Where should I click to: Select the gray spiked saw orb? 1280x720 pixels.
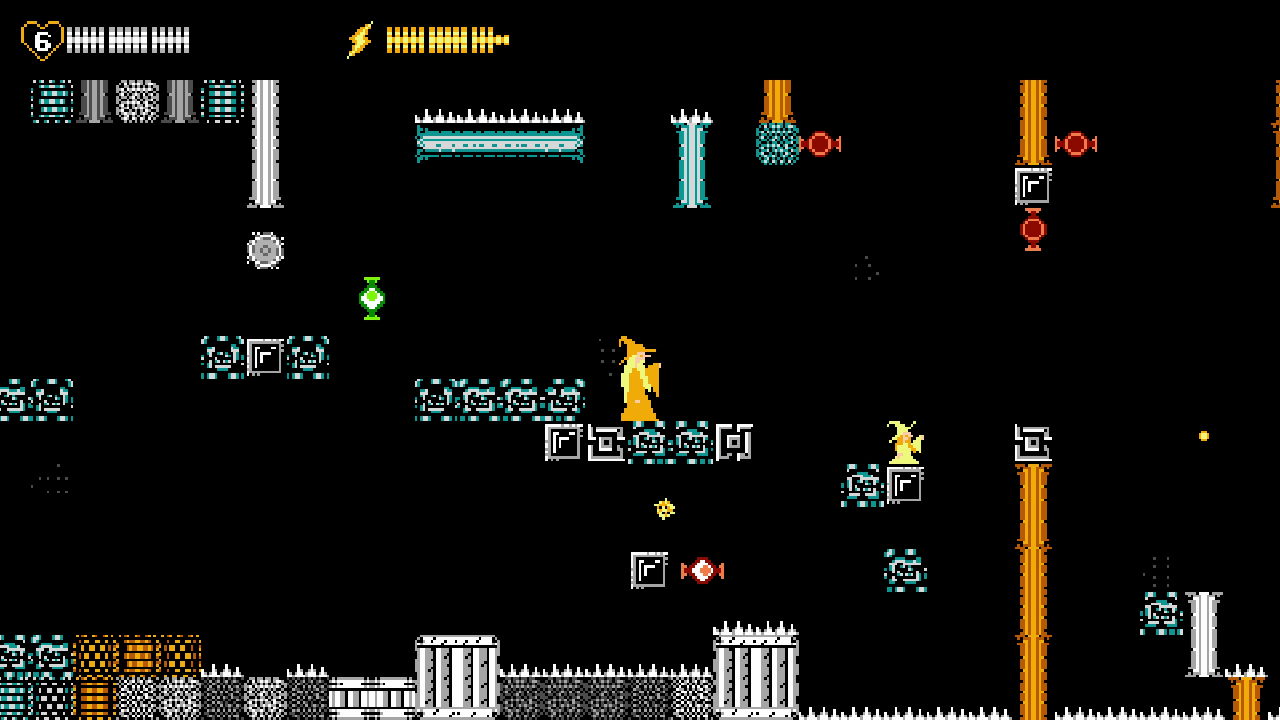click(265, 250)
